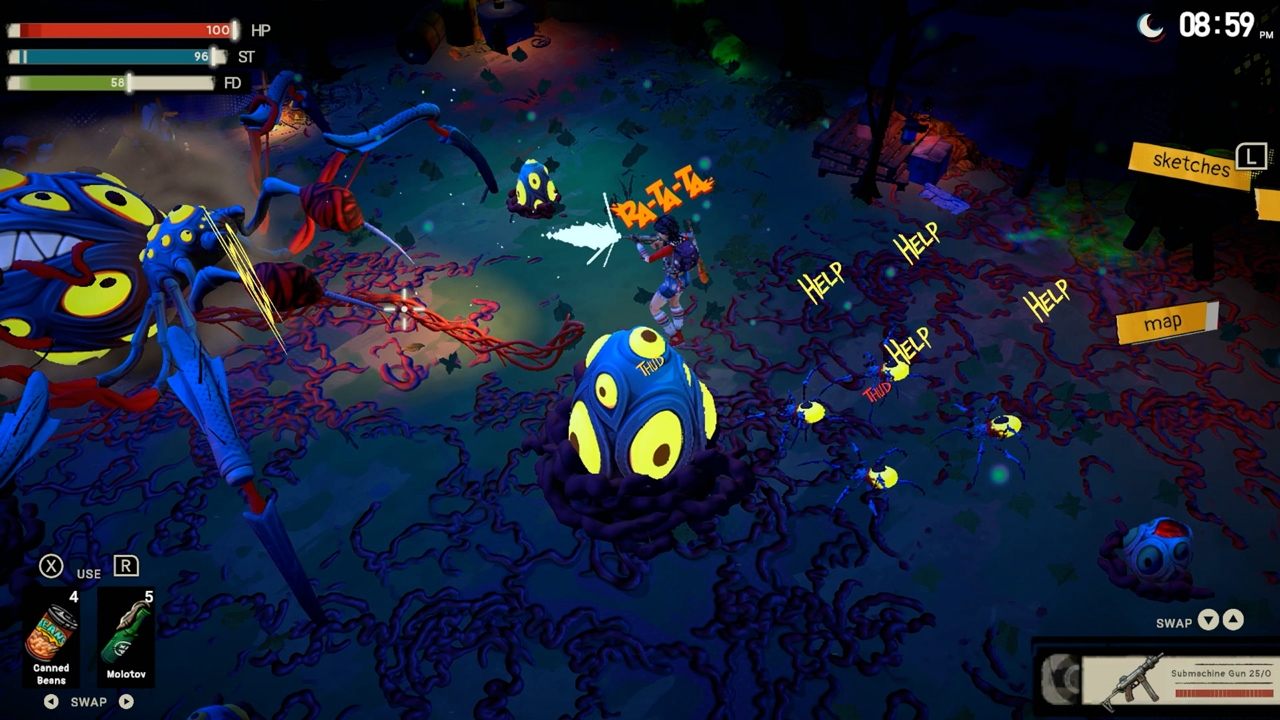Select the Submachine Gun weapon panel
1280x720 pixels.
click(x=1178, y=679)
